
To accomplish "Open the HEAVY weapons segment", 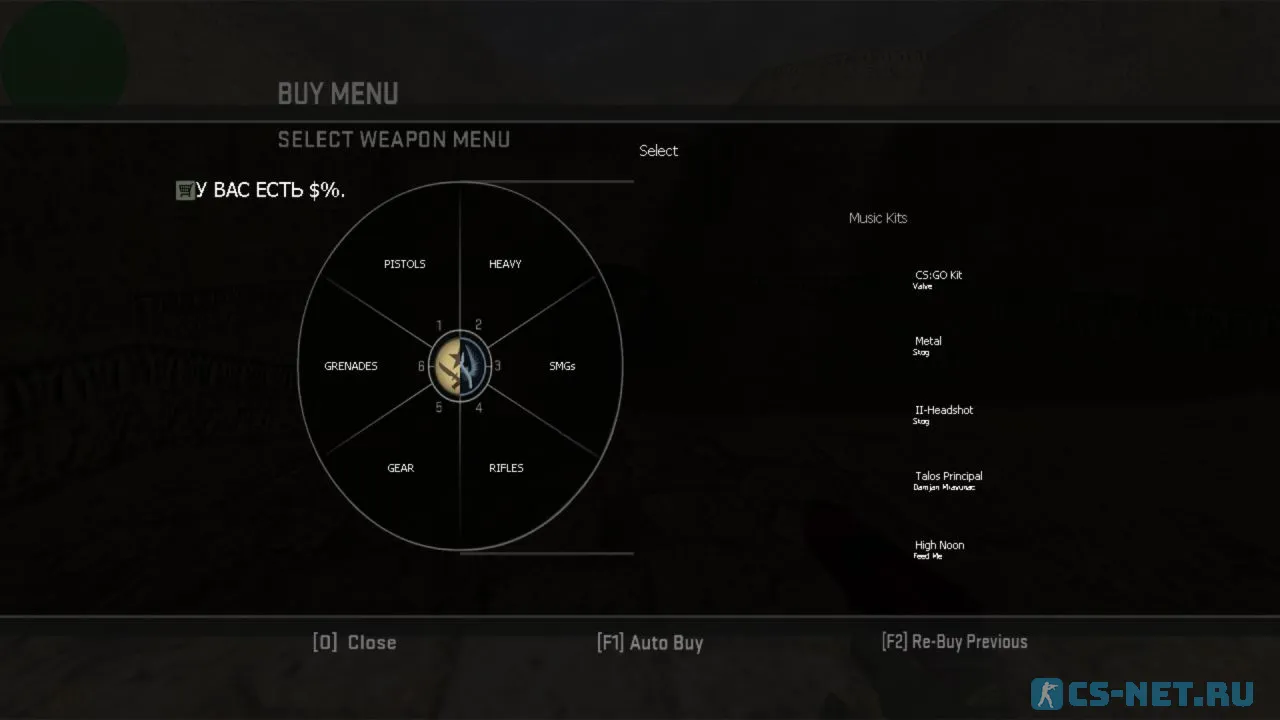I will 505,264.
